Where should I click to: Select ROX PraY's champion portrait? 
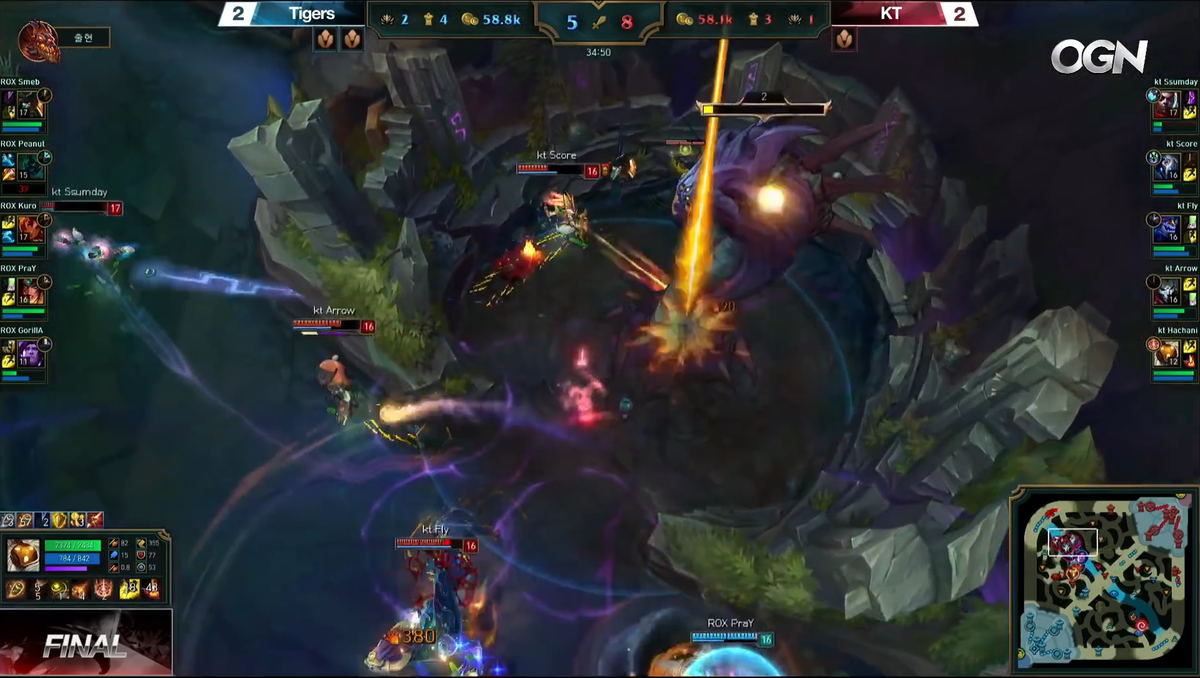30,291
